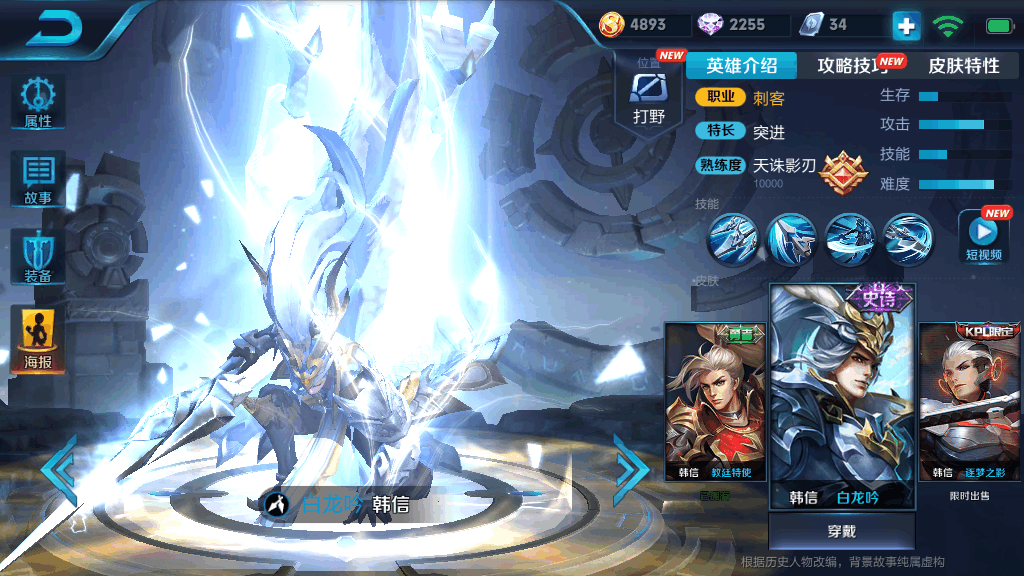The width and height of the screenshot is (1024, 576).
Task: Add currency with the blue plus button
Action: point(906,25)
